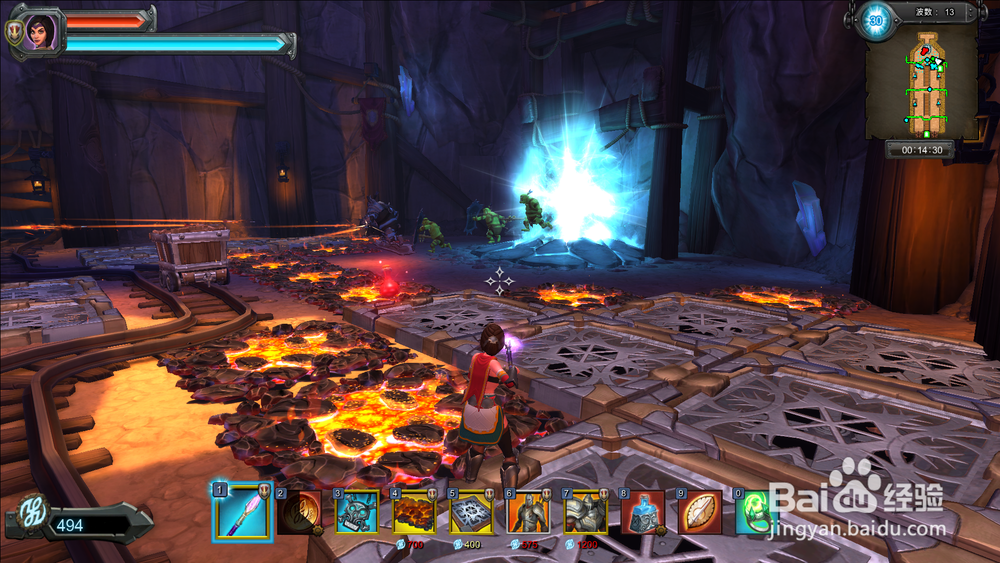
Task: Select the steel spike floor trap costing 400
Action: click(471, 511)
